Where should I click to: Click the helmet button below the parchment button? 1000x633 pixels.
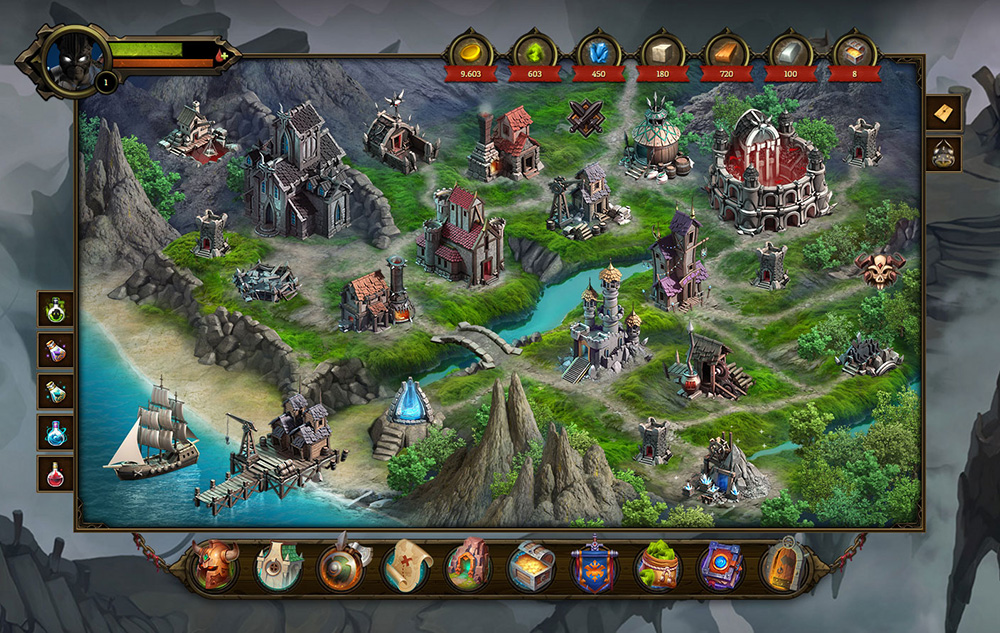[x=945, y=153]
